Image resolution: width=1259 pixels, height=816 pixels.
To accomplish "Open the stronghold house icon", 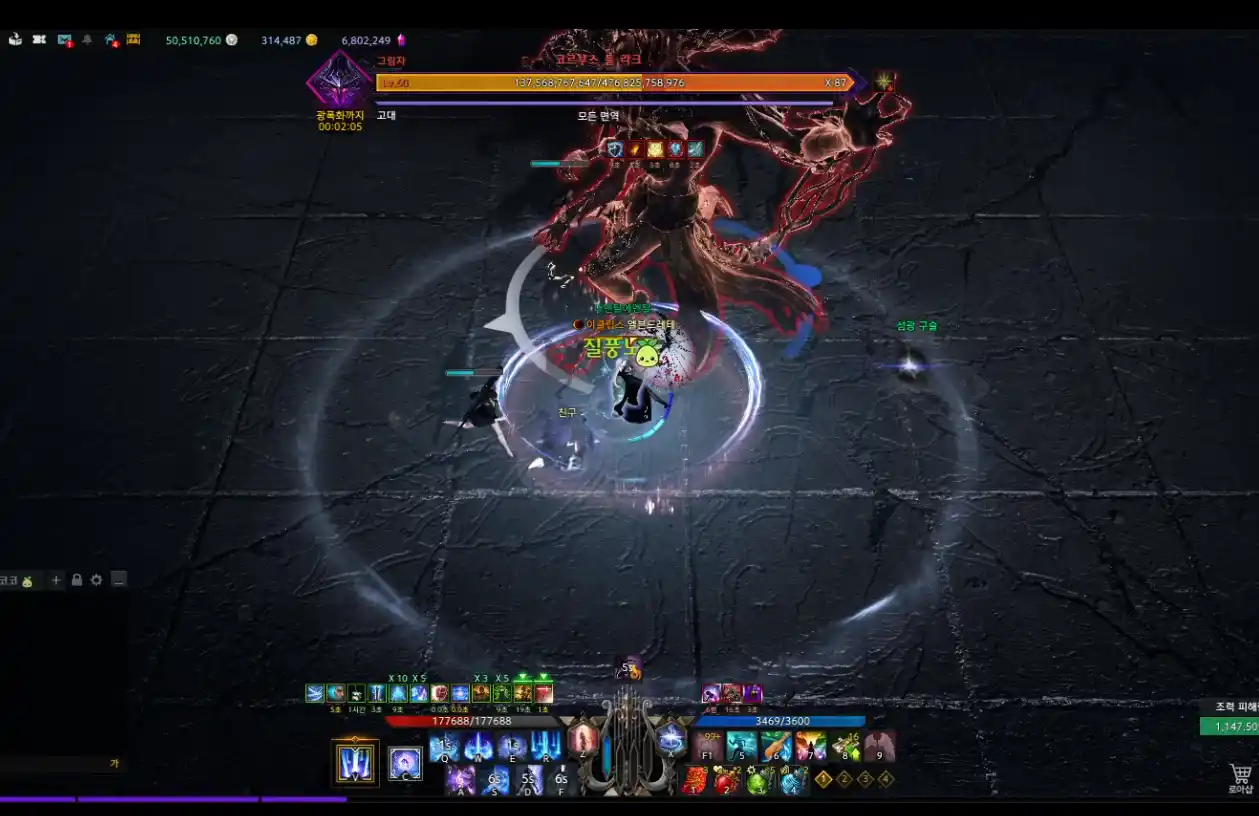I will pos(111,40).
